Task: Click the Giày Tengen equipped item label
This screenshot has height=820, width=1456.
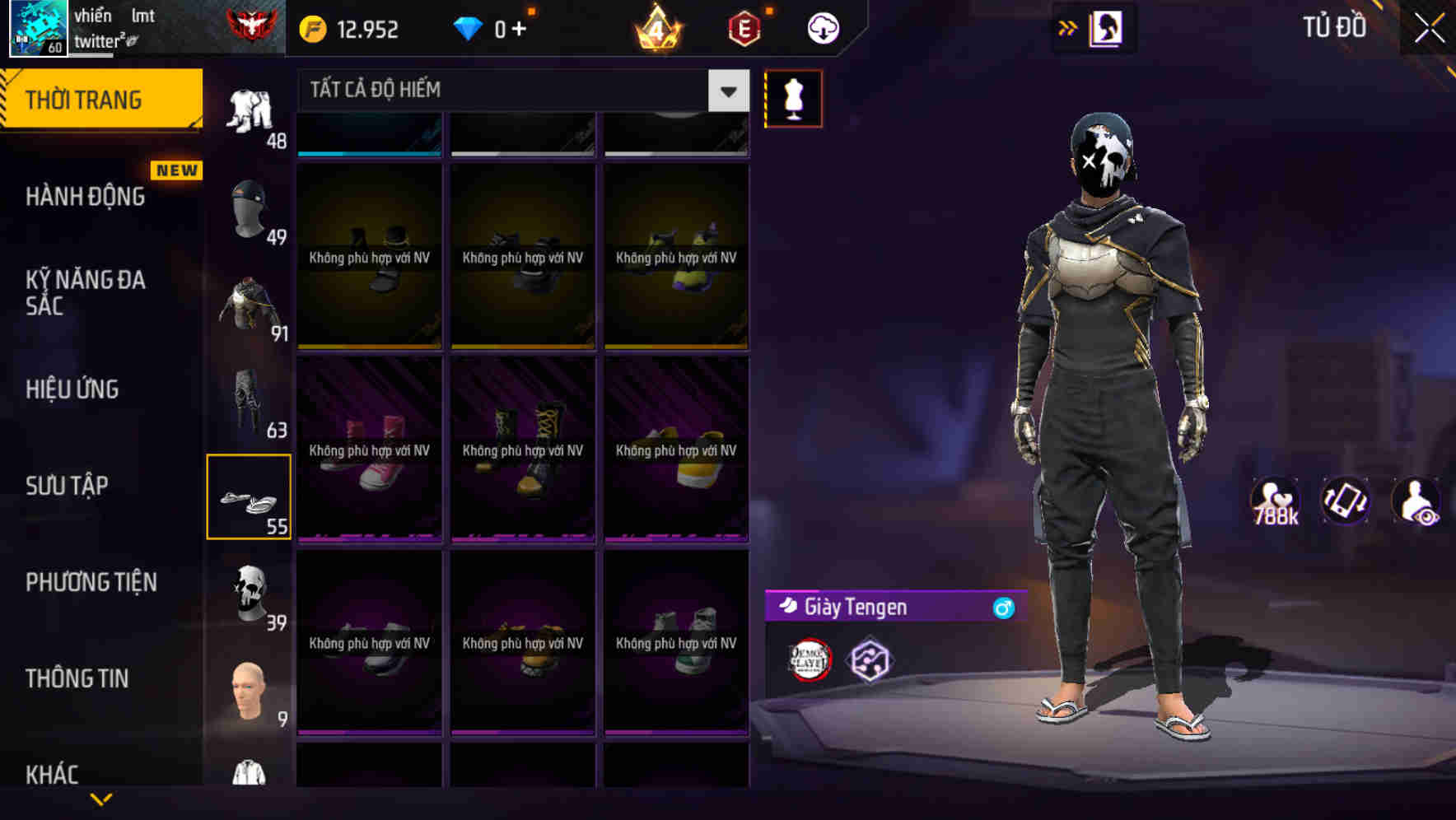Action: click(x=855, y=608)
